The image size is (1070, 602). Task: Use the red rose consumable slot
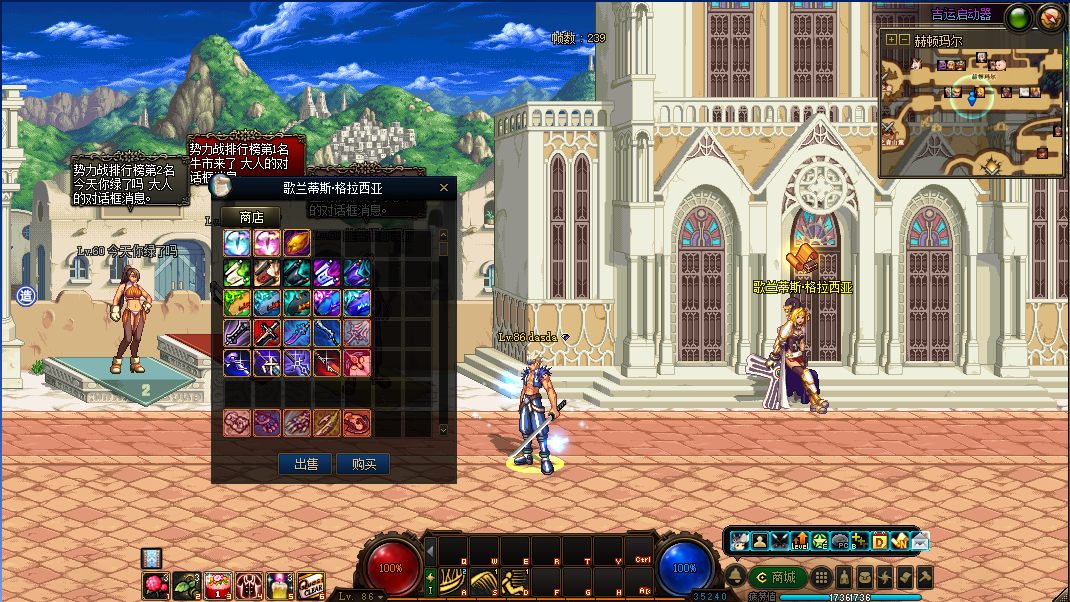[156, 585]
